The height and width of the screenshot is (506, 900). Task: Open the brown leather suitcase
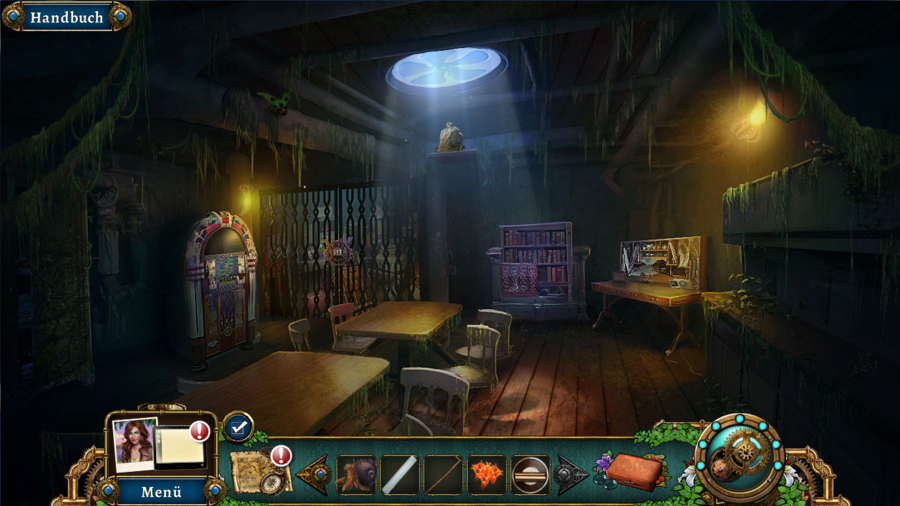coord(634,470)
